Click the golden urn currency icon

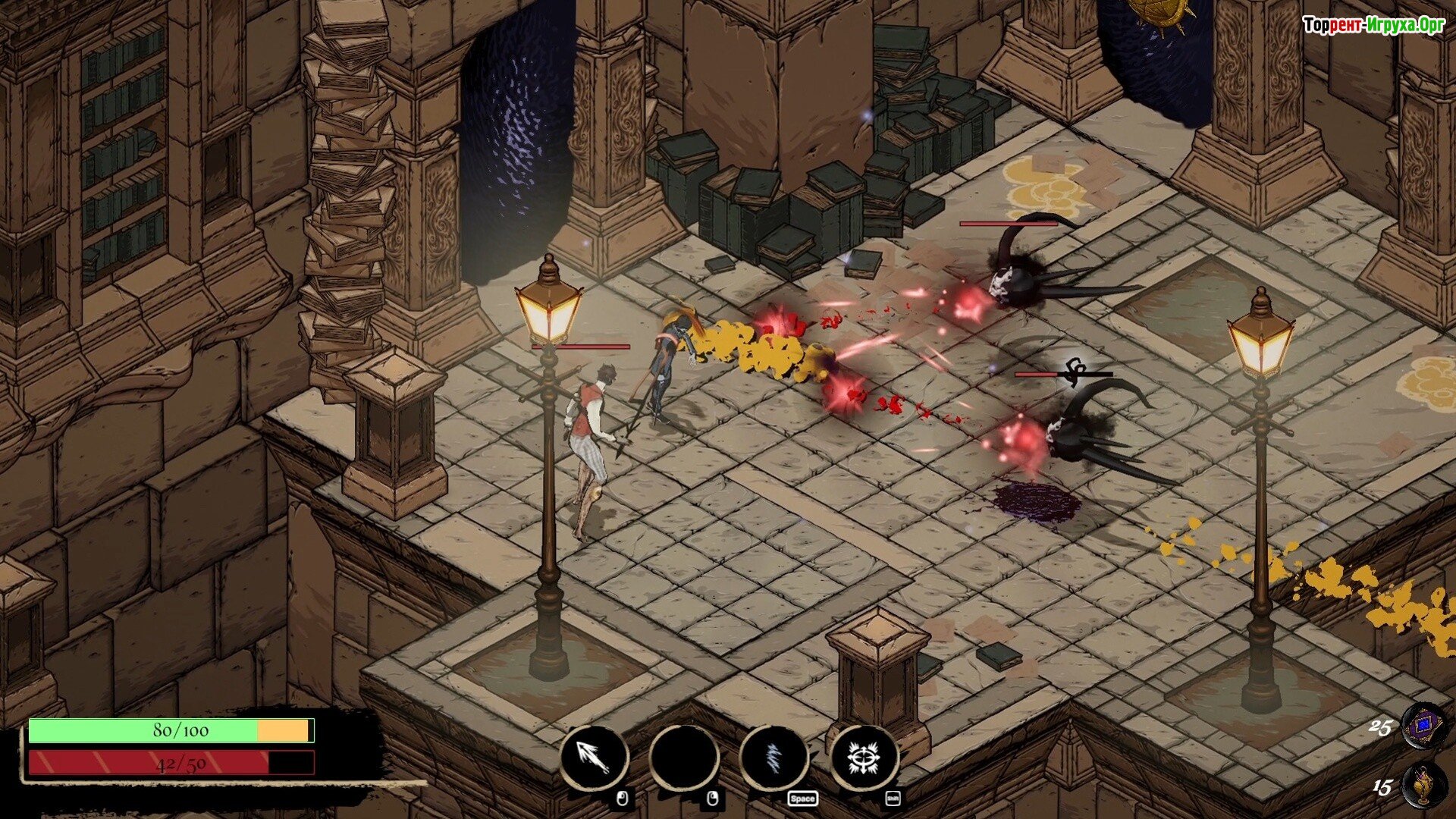1423,786
